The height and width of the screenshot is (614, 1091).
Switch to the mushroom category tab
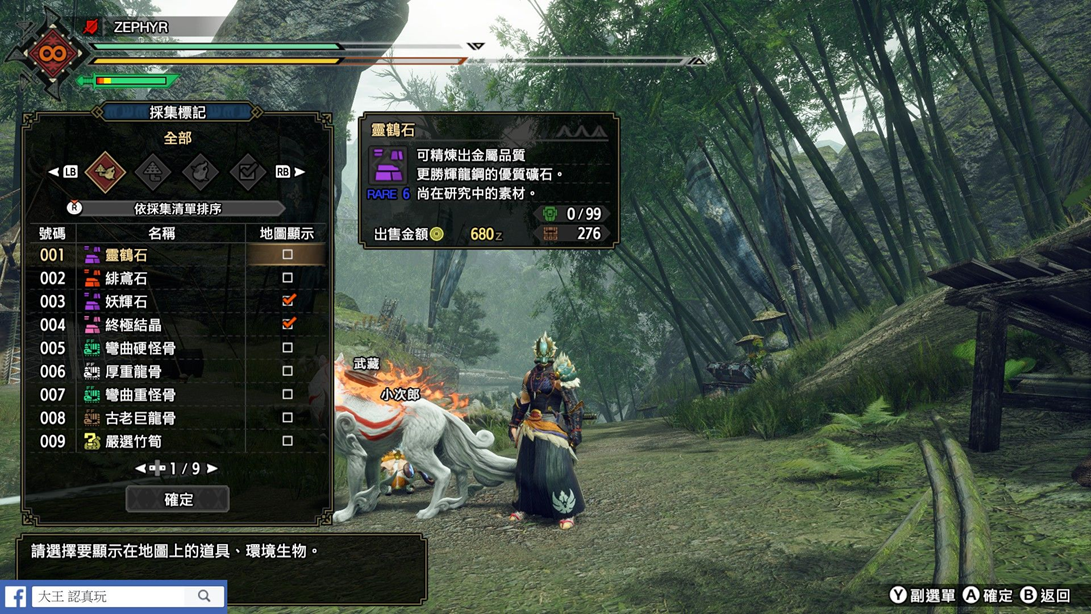(153, 172)
